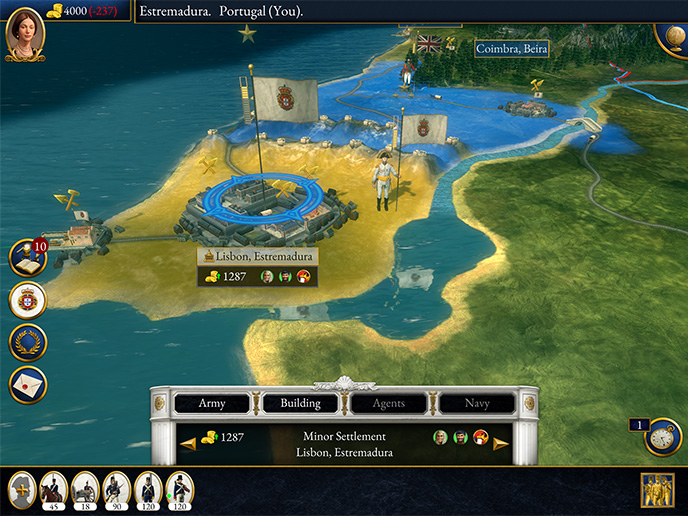Viewport: 688px width, 516px height.
Task: Select the infantry unit card with 90 men
Action: (x=116, y=490)
